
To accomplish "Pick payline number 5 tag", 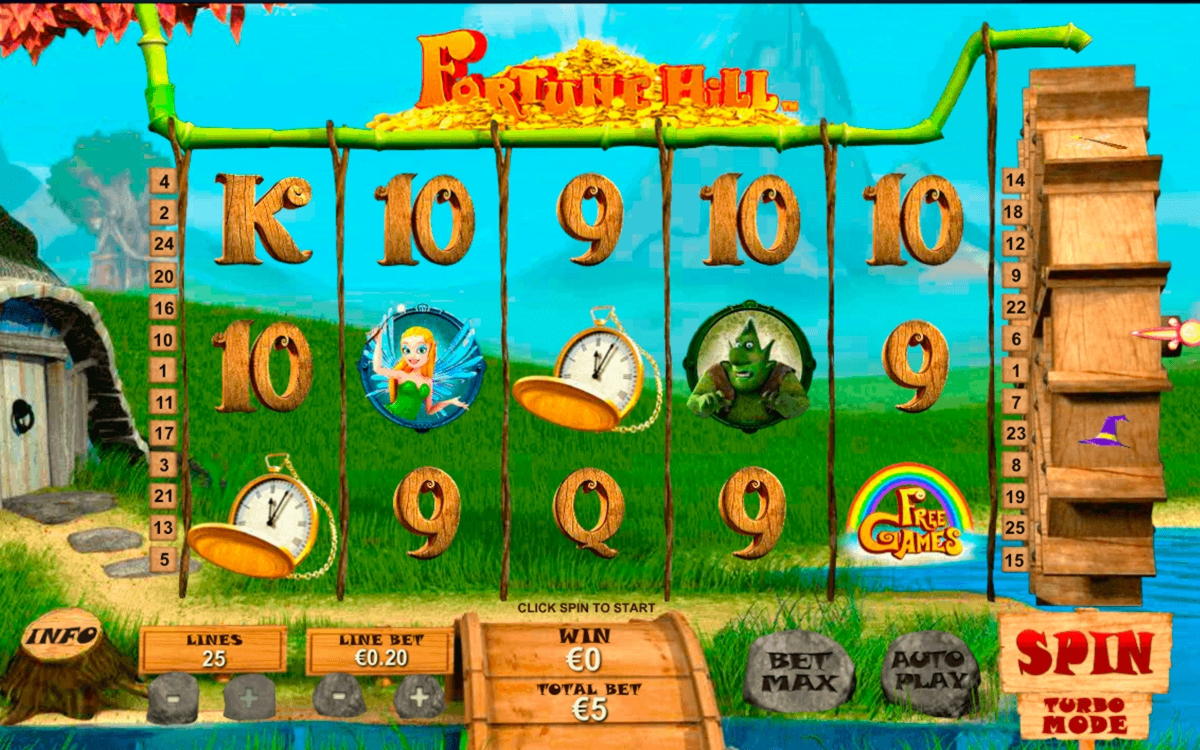I will [163, 559].
